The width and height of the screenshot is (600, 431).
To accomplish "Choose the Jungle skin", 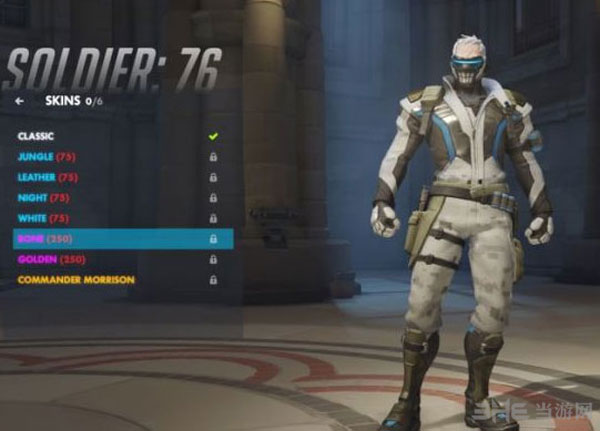I will (47, 157).
